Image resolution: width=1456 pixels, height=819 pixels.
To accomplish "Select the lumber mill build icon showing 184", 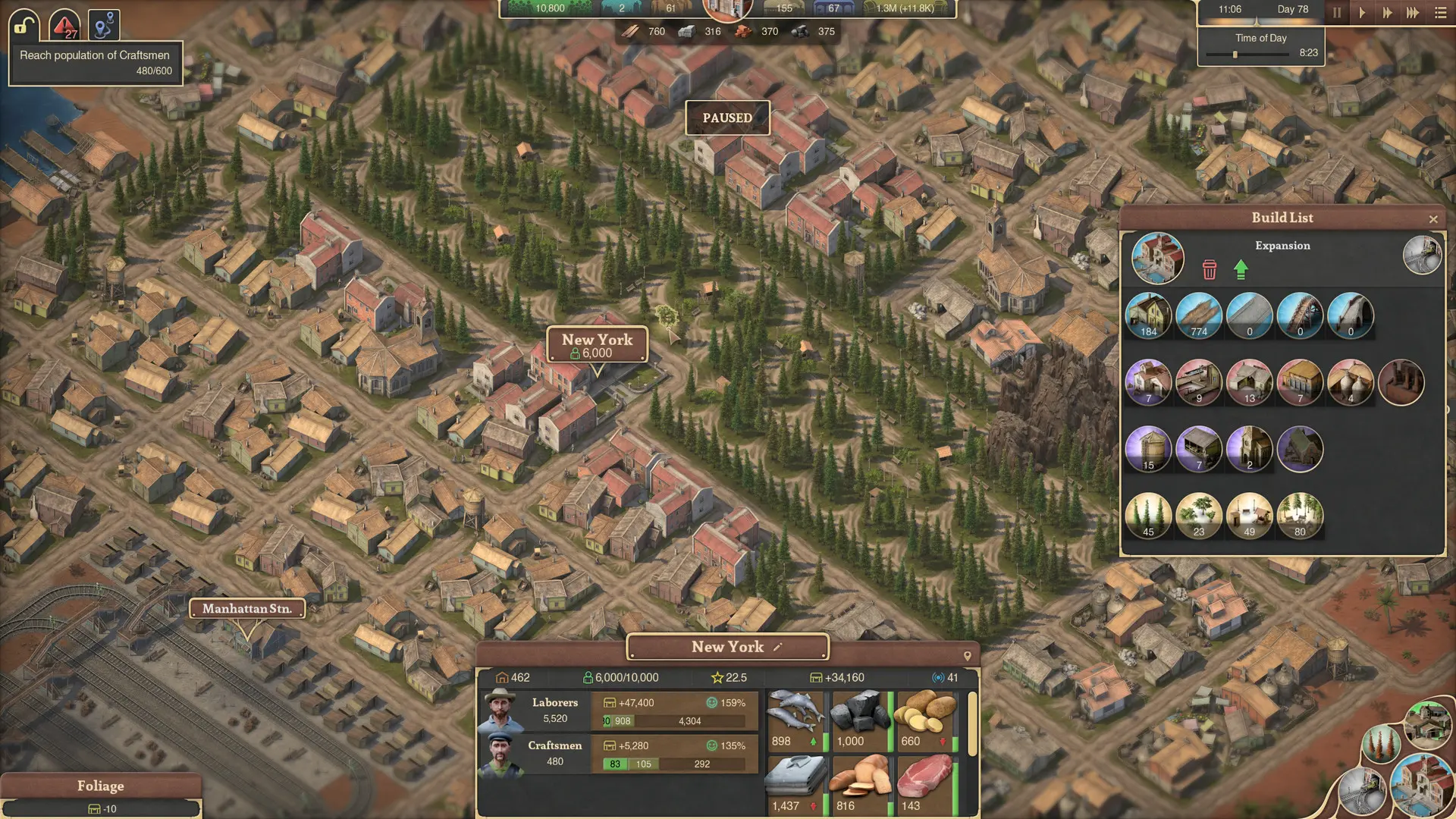I will 1148,315.
